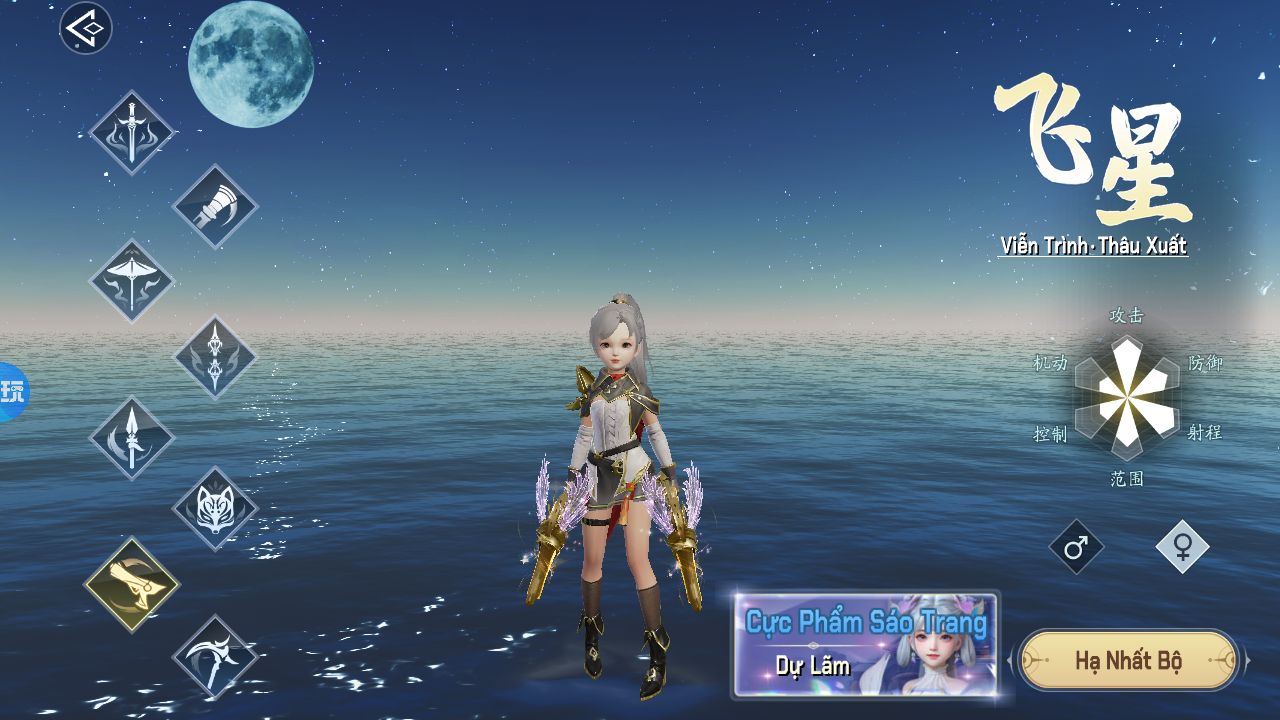Confirm with the Hạ Nhất Bộ button
This screenshot has width=1280, height=720.
tap(1128, 660)
